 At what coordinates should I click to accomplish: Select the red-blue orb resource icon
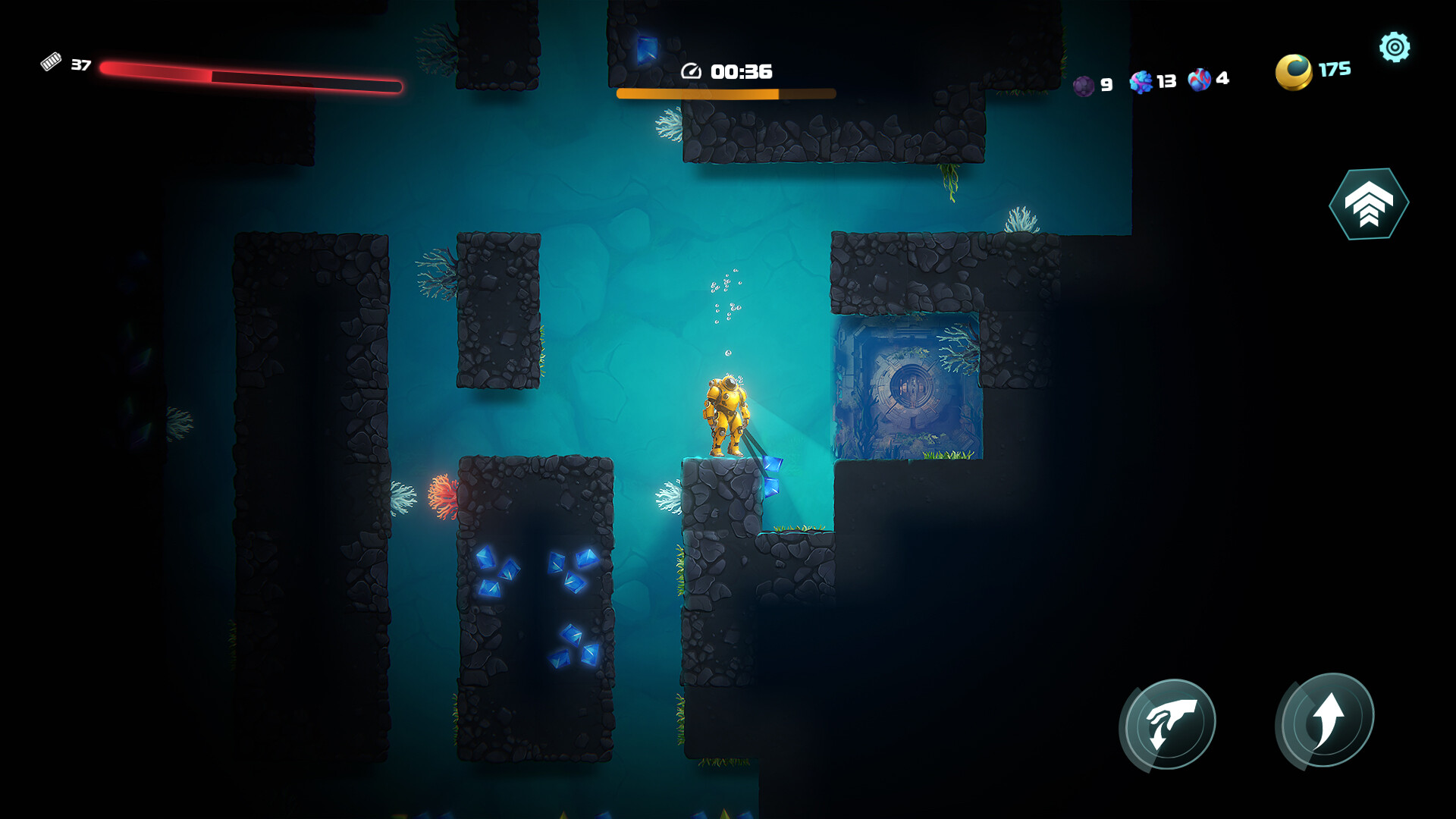(x=1200, y=80)
